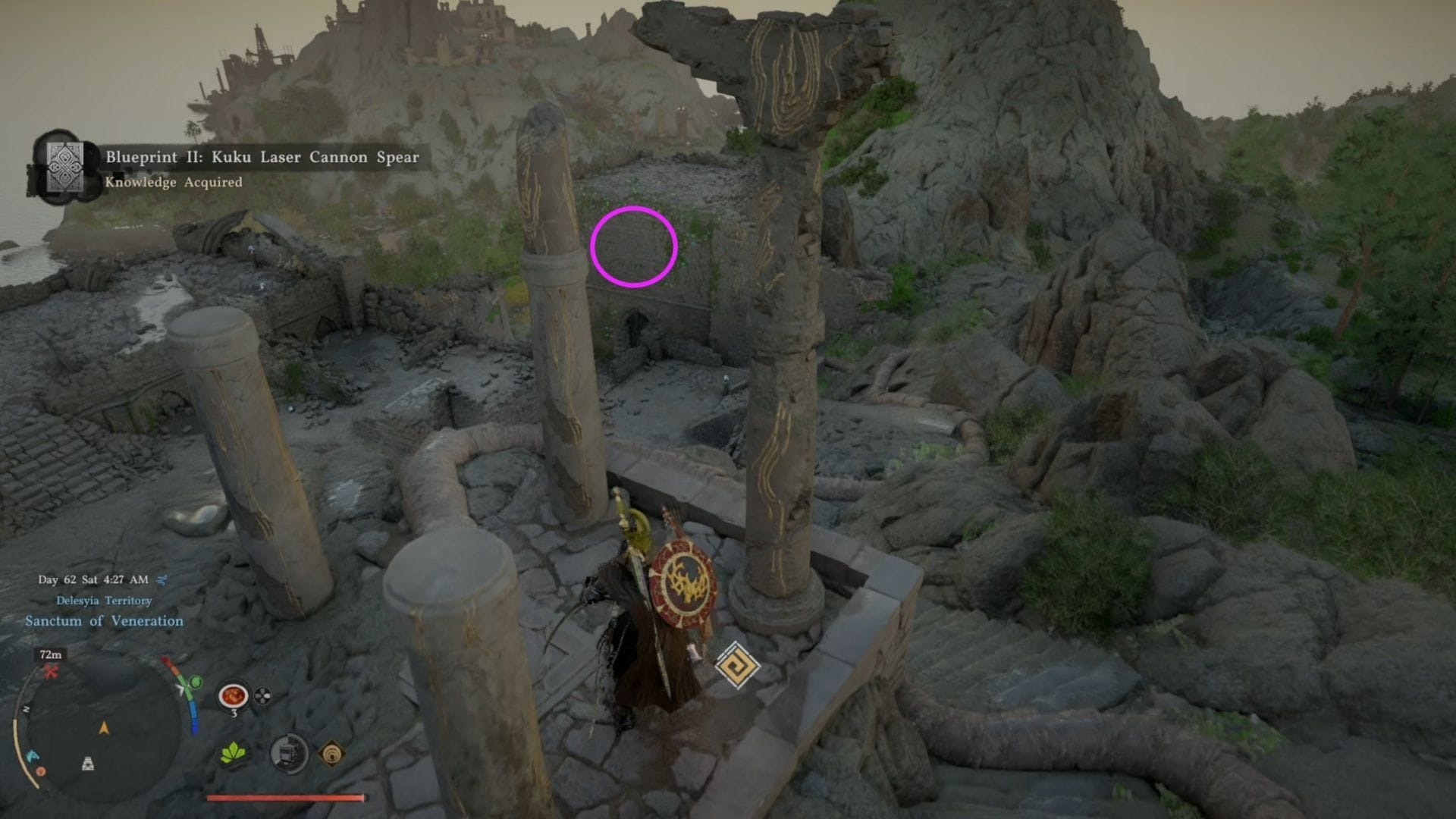This screenshot has width=1456, height=819.
Task: Open the Kuku Laser Cannon Spear blueprint notification
Action: click(x=227, y=168)
